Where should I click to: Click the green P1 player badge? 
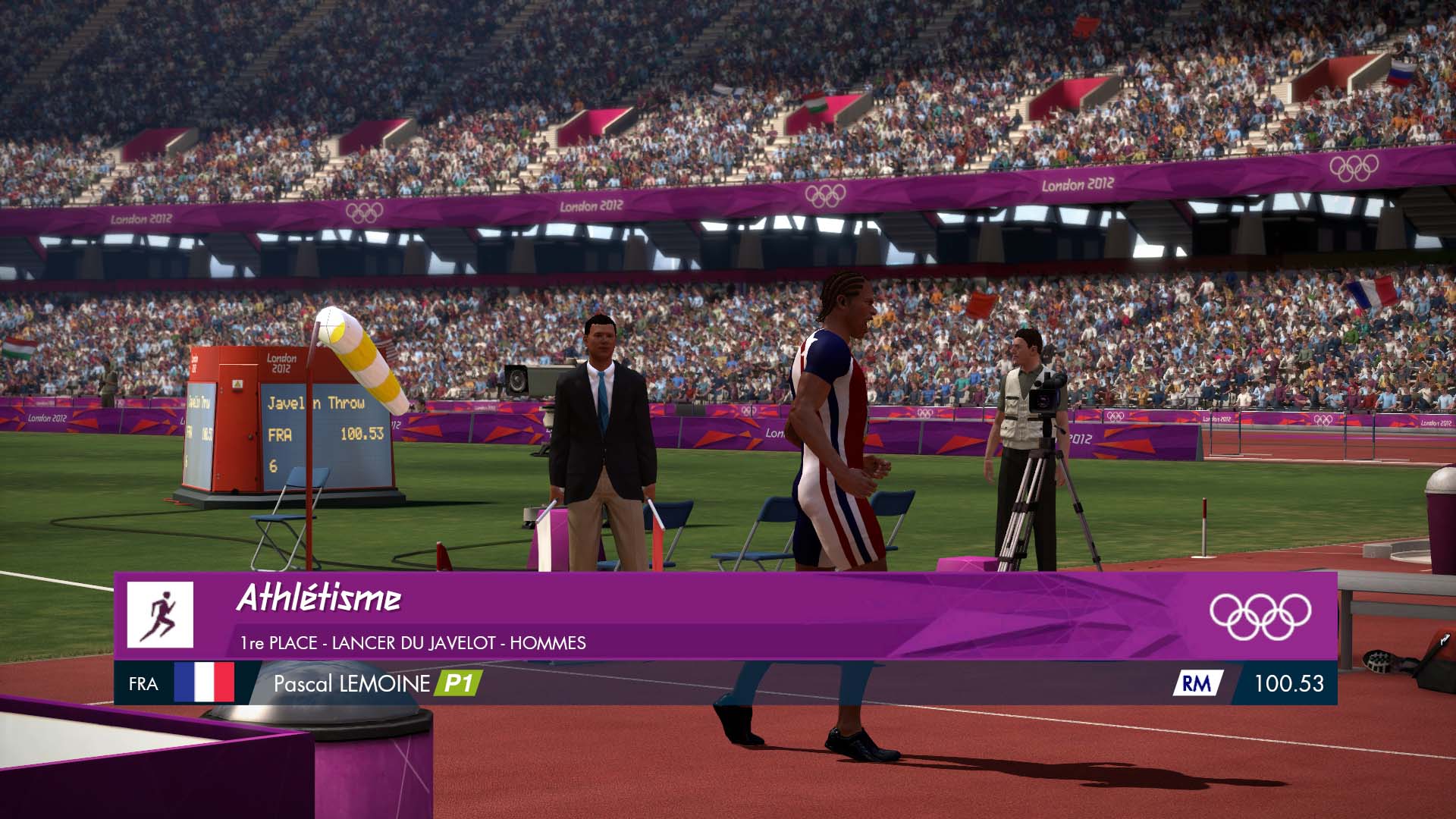pos(457,683)
